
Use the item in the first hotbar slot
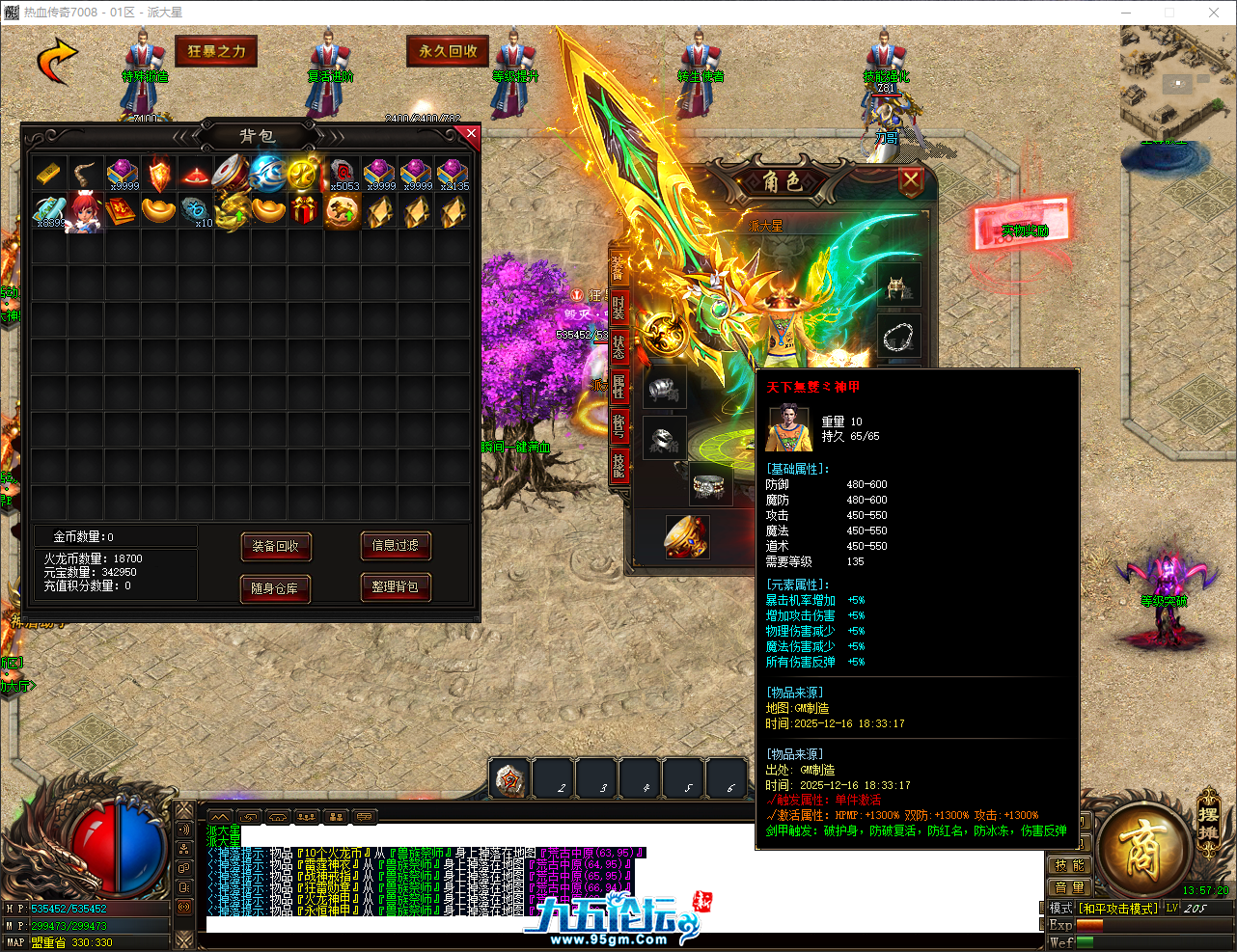point(509,778)
